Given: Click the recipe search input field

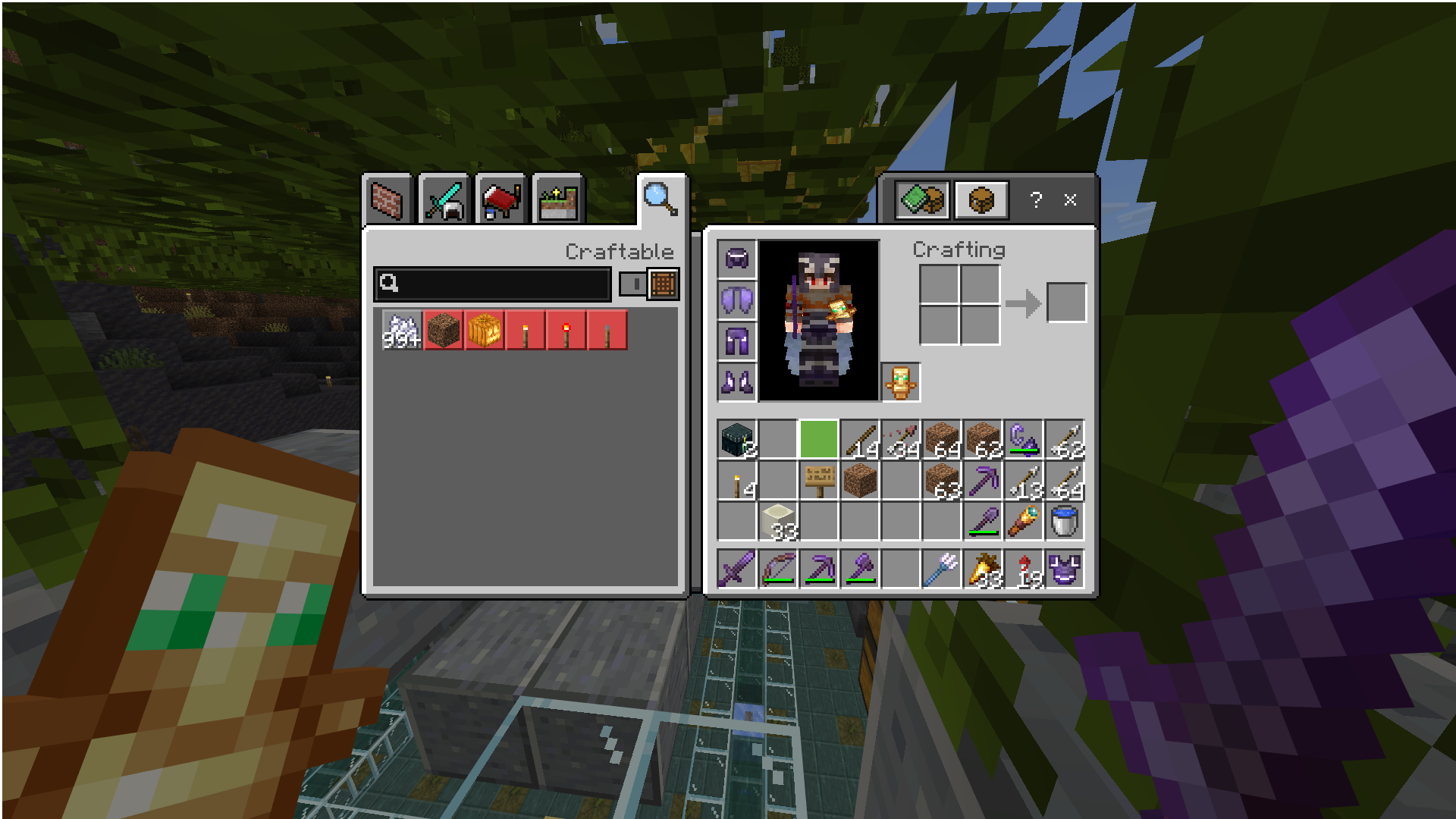Looking at the screenshot, I should 493,284.
